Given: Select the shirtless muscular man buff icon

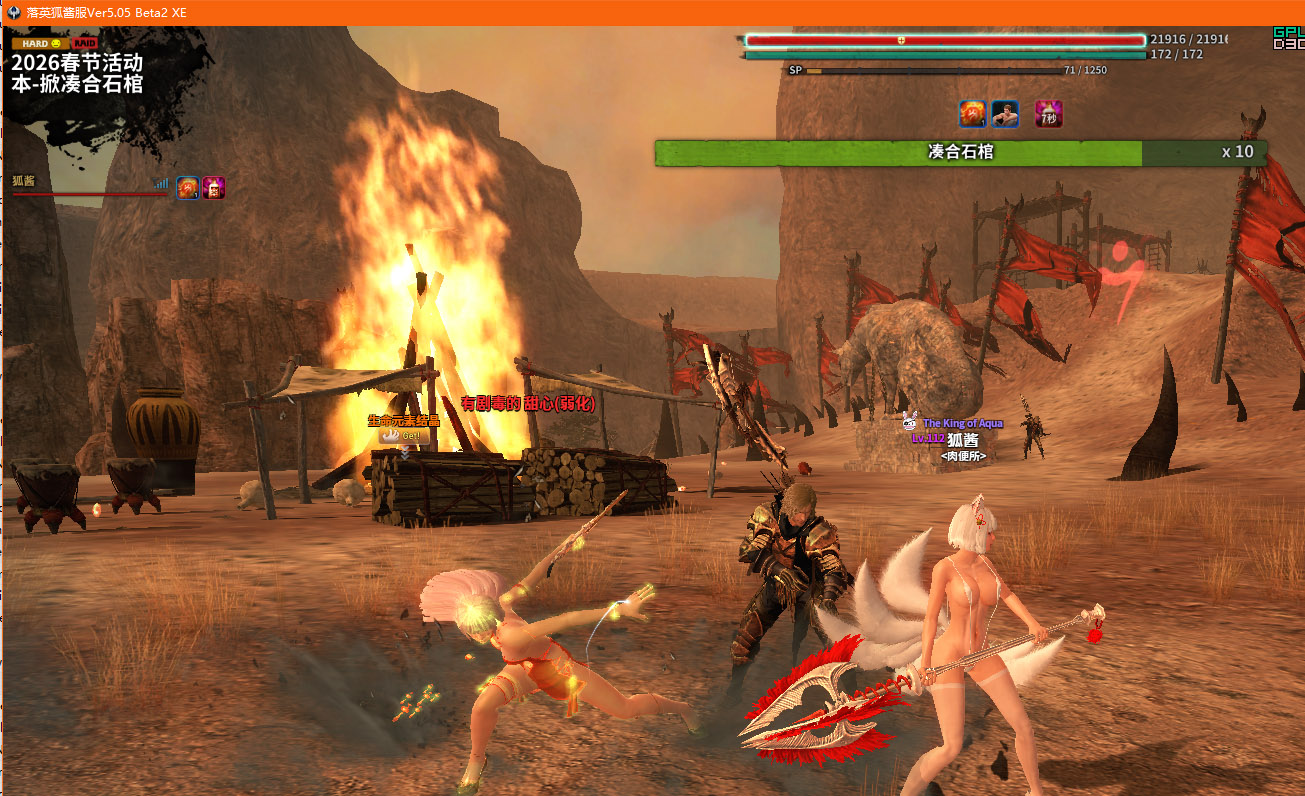Looking at the screenshot, I should tap(1005, 114).
